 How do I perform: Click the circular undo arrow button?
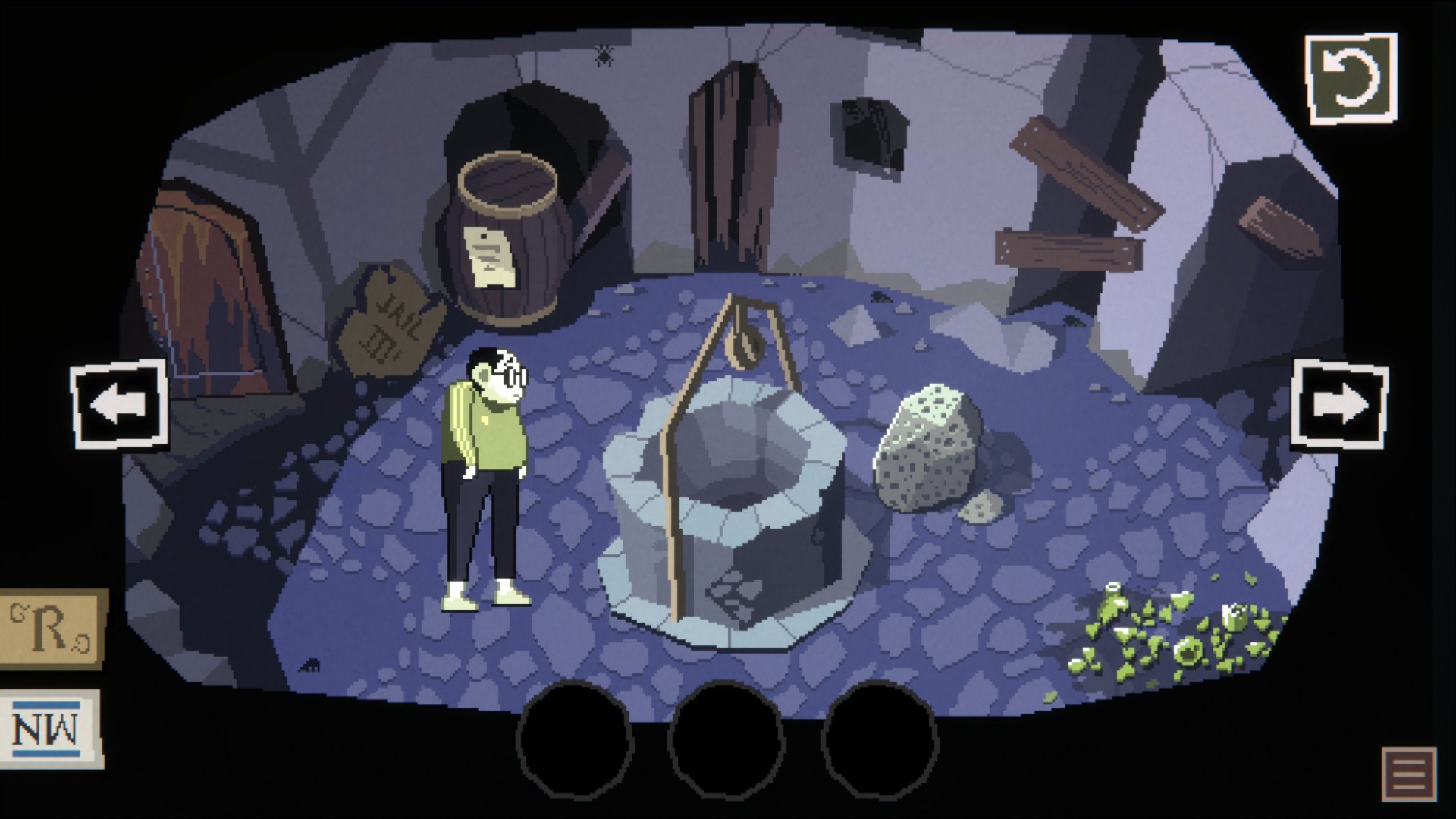click(1351, 78)
